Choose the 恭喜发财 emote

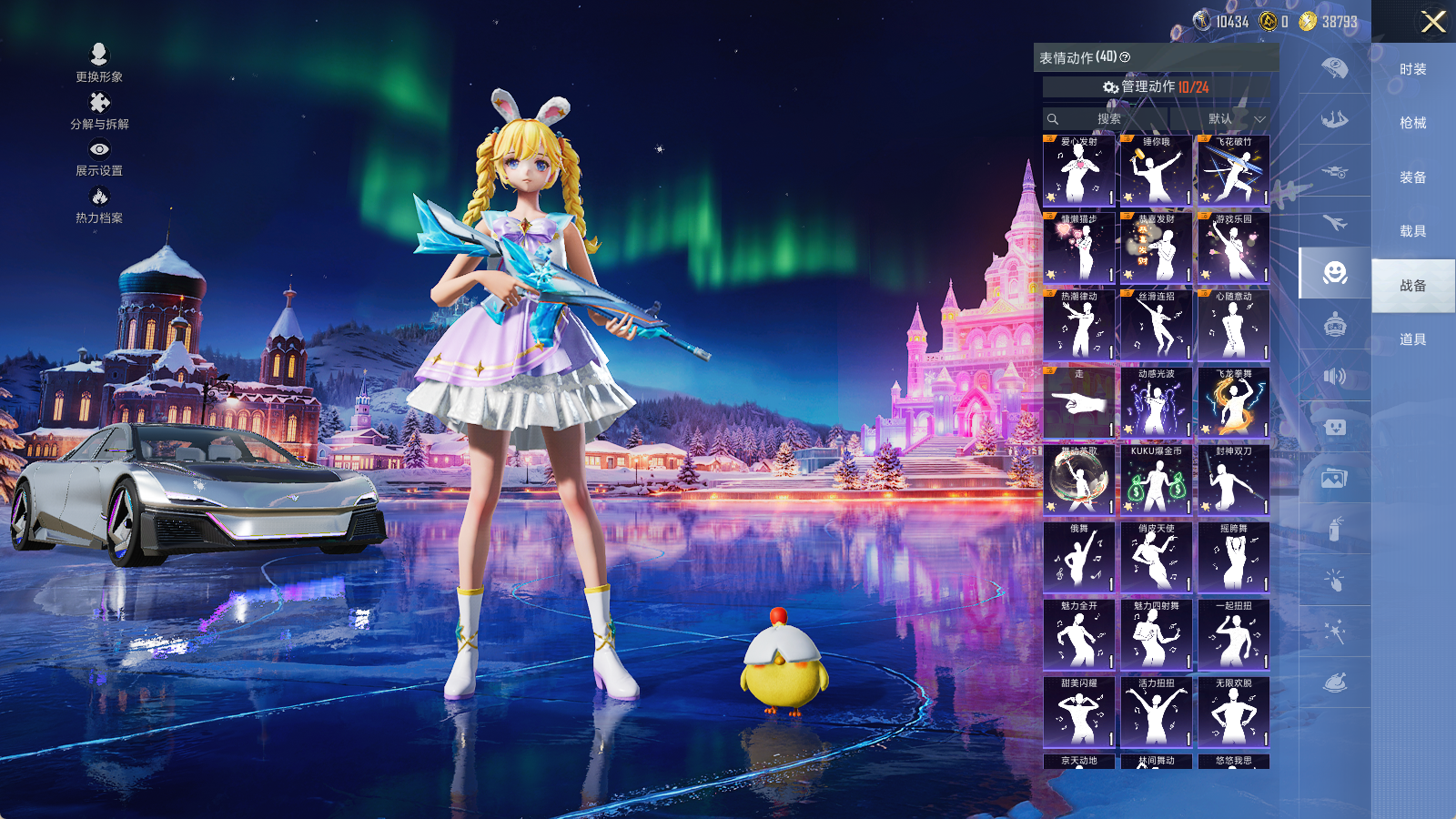click(1156, 248)
